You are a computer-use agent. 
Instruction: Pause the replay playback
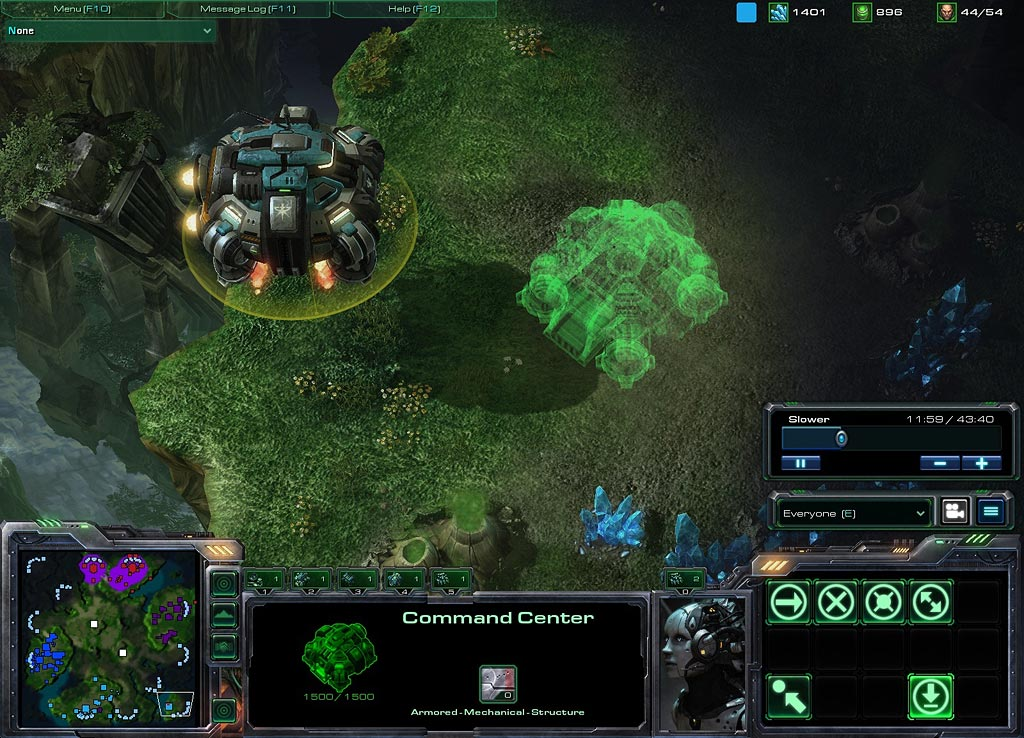point(801,463)
